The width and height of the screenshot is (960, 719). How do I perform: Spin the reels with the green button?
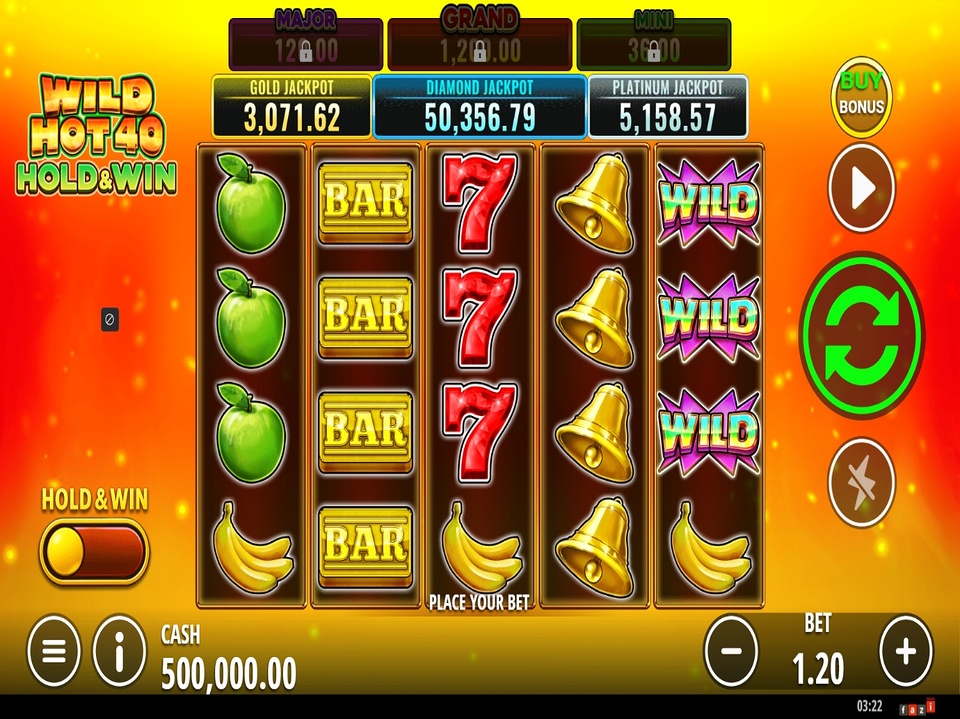click(x=862, y=335)
